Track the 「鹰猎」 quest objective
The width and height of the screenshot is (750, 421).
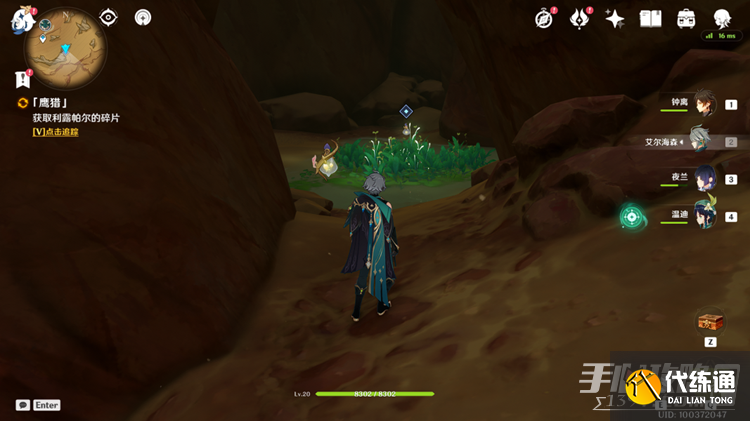pos(55,131)
